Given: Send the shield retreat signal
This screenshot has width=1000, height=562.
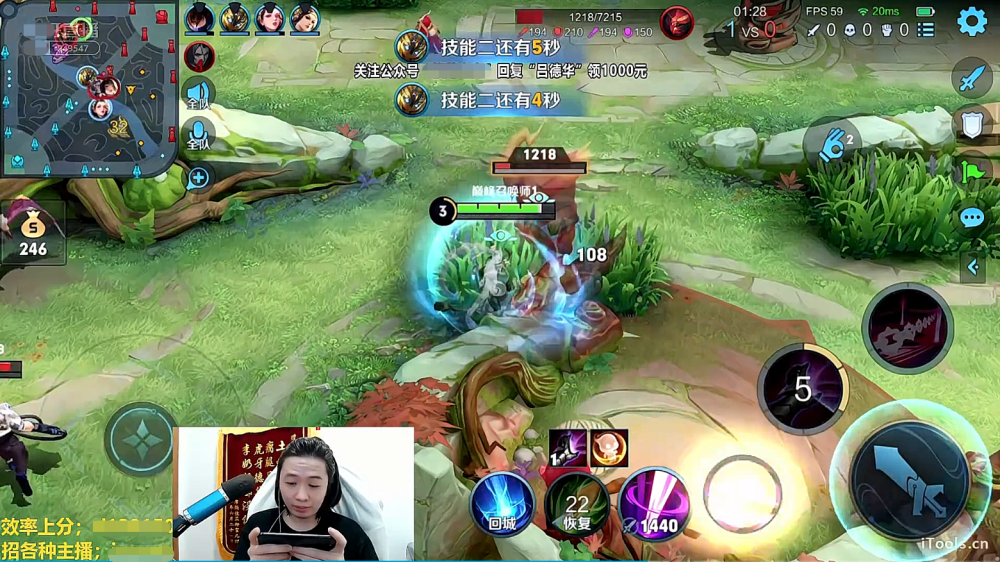Looking at the screenshot, I should (x=972, y=124).
